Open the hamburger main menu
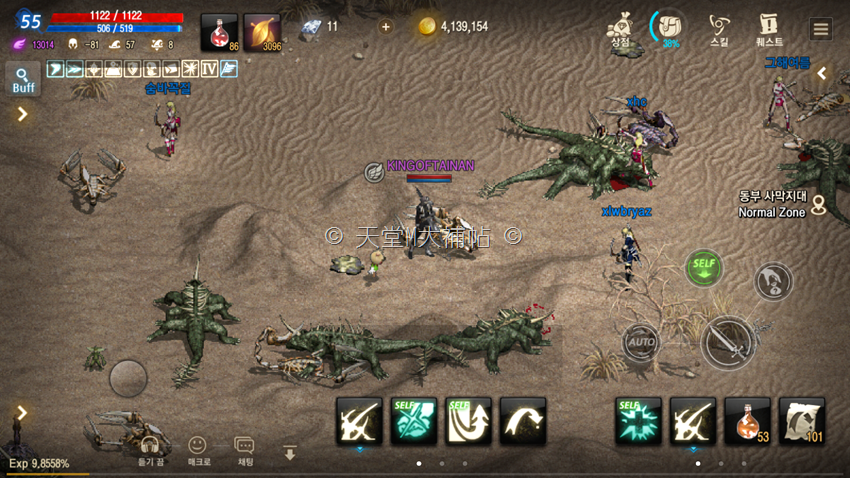This screenshot has width=850, height=478. 821,29
